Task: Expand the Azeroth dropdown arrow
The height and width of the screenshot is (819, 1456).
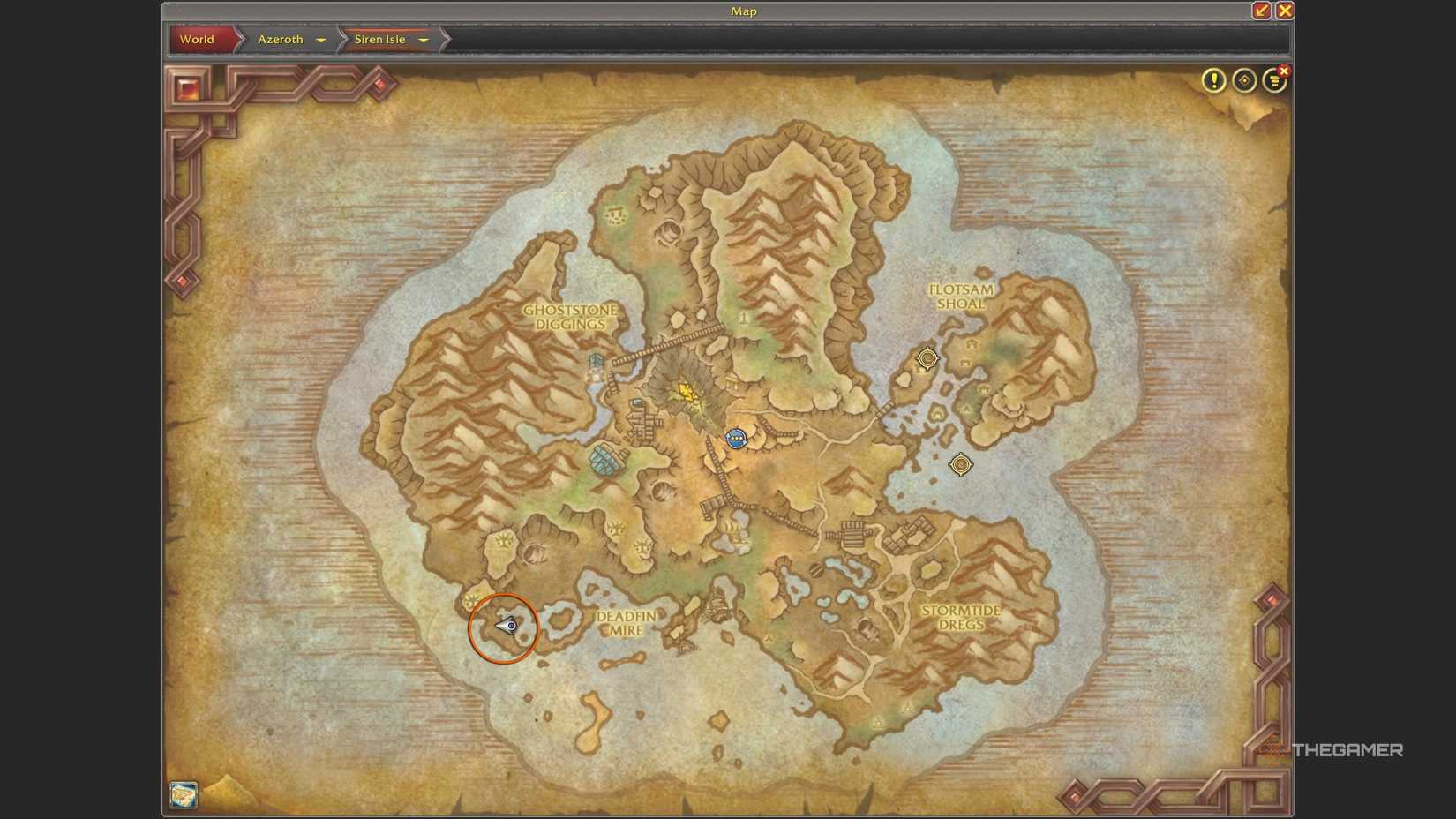Action: click(x=321, y=40)
